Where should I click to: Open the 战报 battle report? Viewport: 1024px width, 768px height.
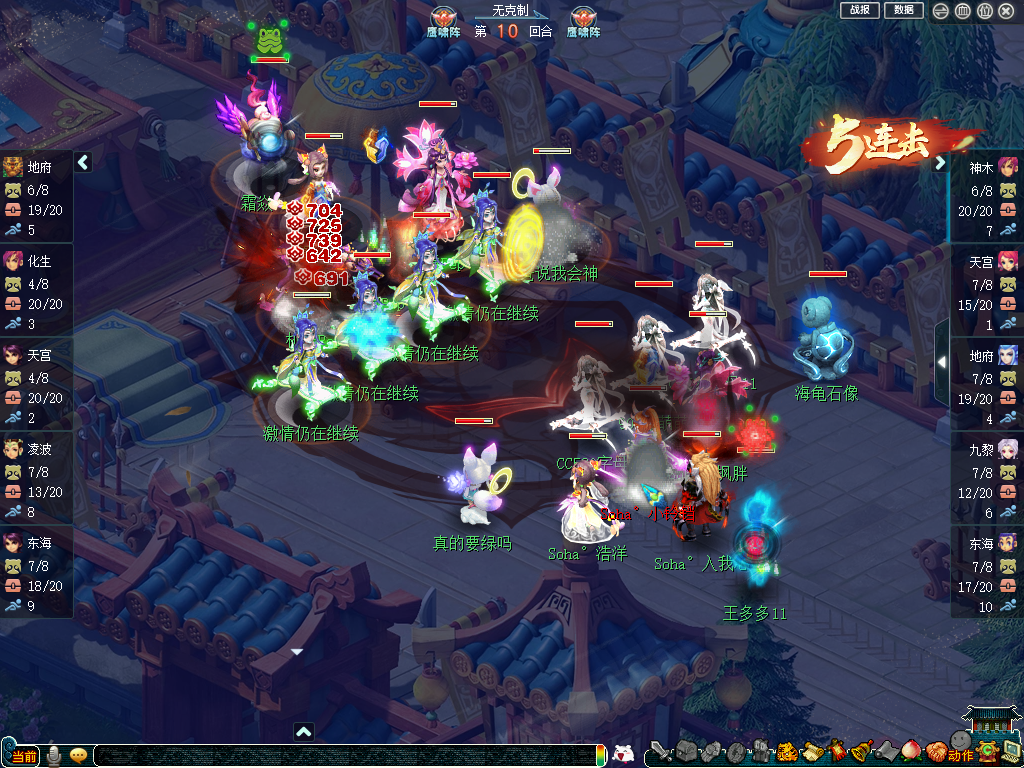pyautogui.click(x=860, y=10)
